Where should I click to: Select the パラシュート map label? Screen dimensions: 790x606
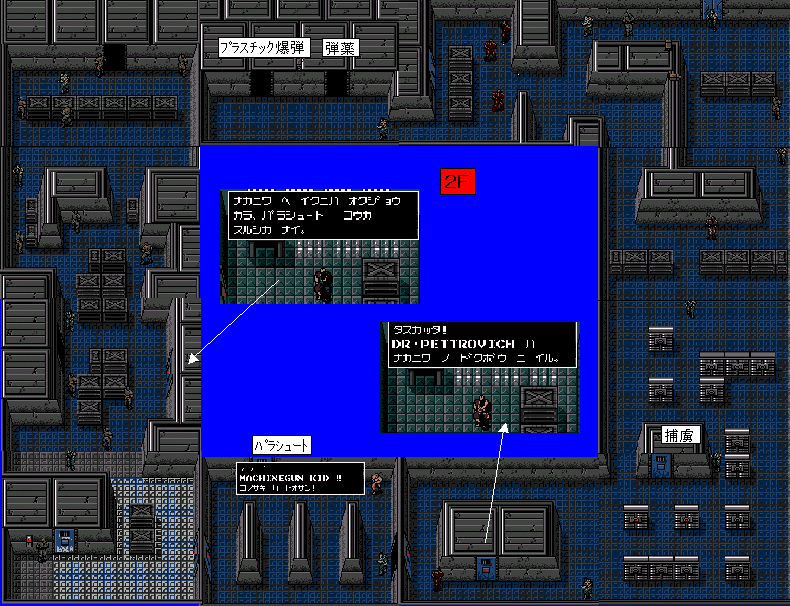pos(282,445)
